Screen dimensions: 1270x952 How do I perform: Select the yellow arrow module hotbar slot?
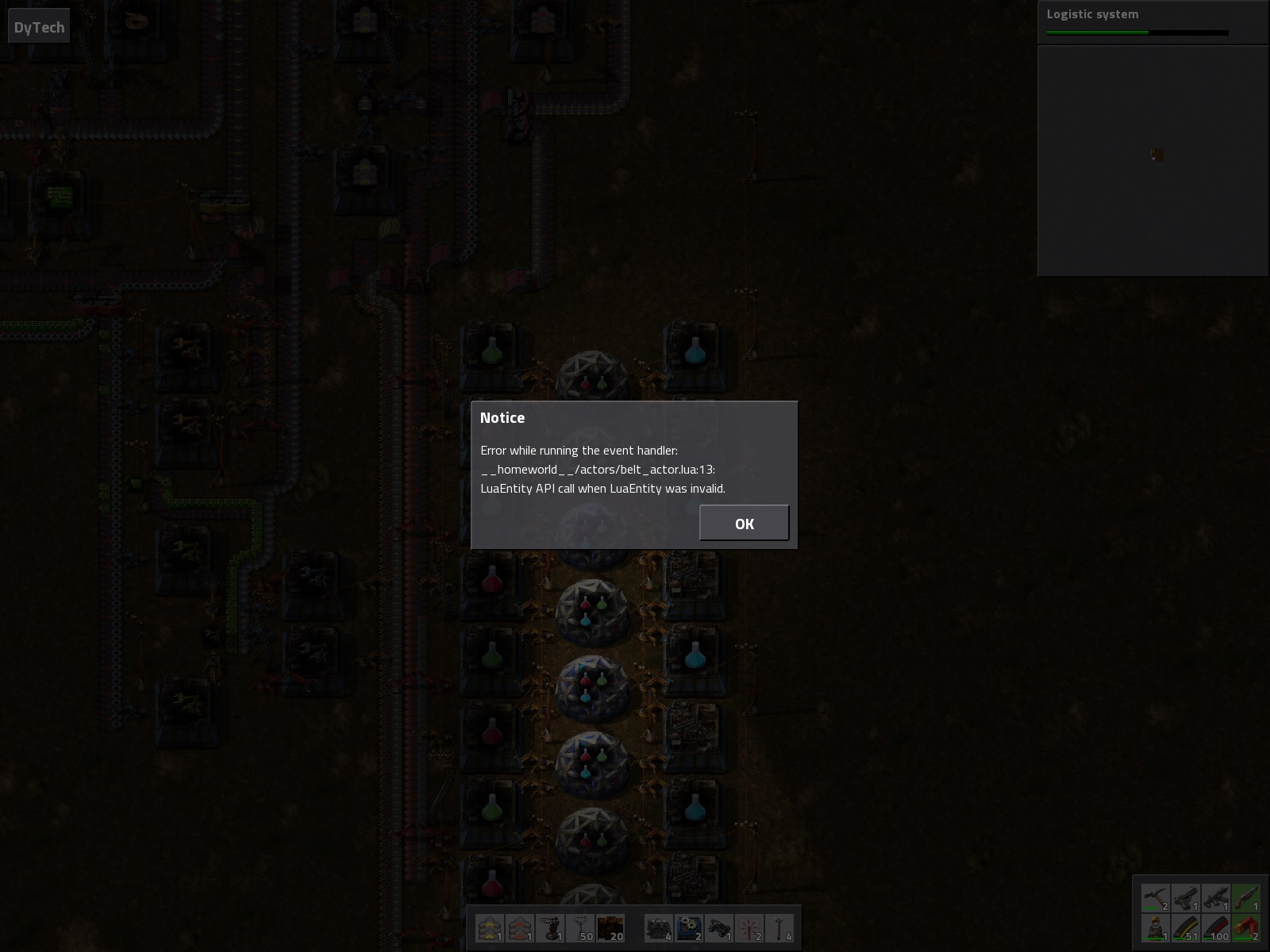pyautogui.click(x=490, y=927)
